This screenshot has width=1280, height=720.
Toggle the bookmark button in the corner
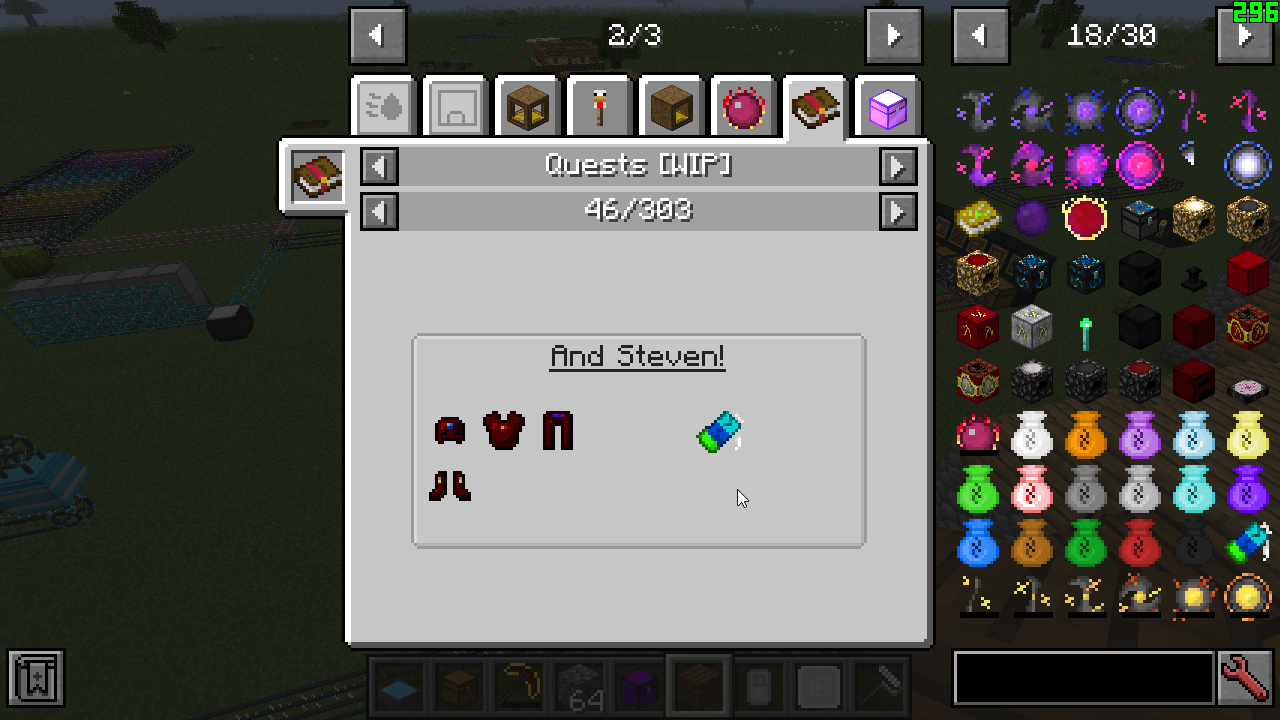point(36,679)
